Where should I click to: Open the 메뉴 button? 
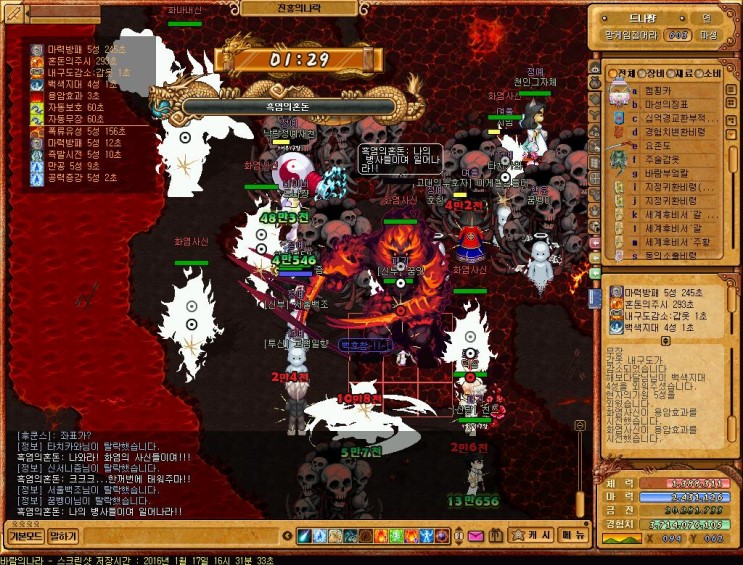coord(572,536)
